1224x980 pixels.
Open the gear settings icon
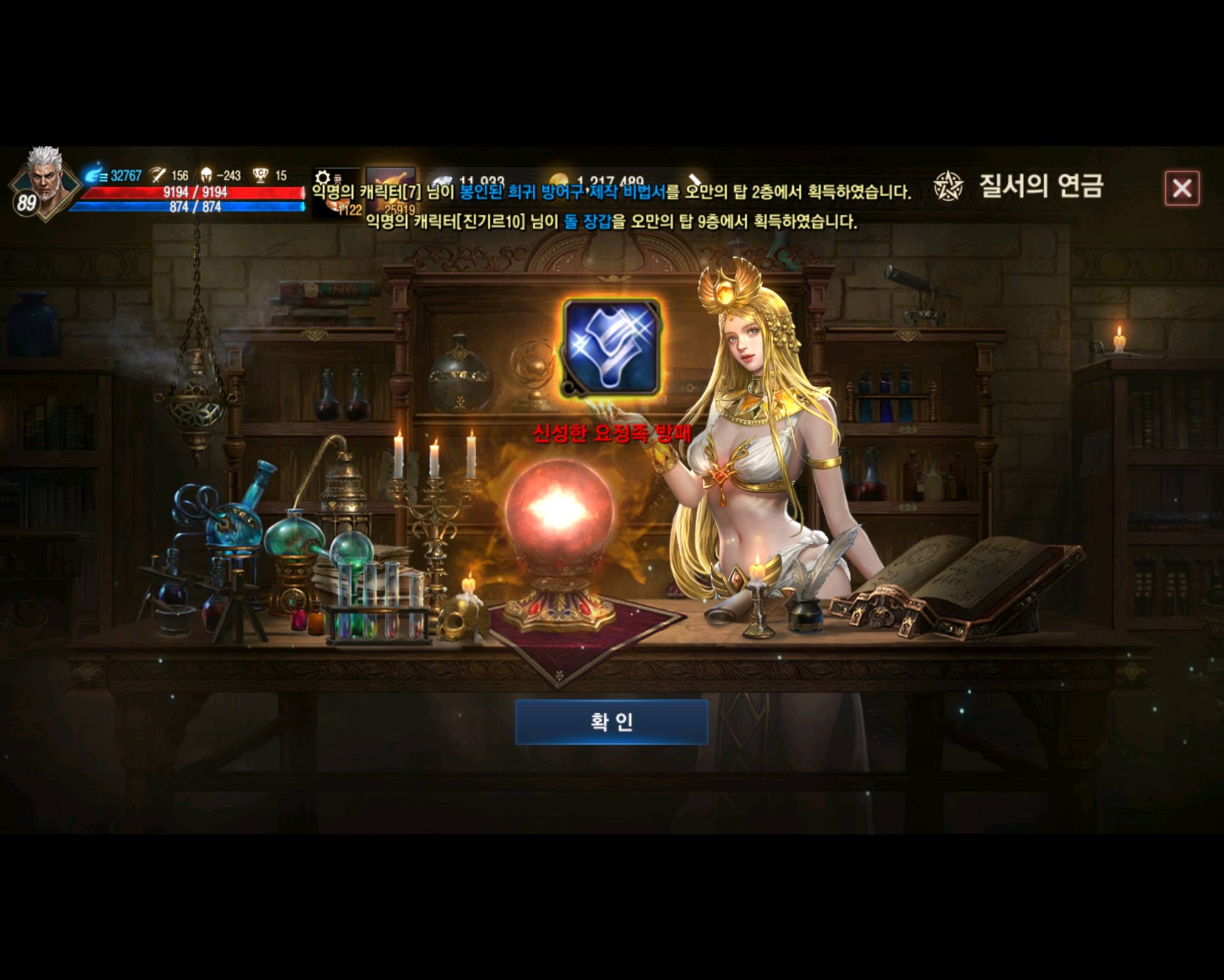point(323,177)
